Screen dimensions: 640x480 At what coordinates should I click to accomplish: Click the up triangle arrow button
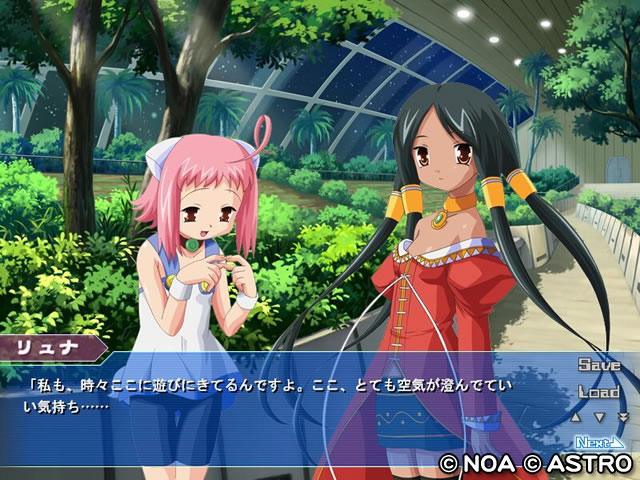click(x=577, y=416)
